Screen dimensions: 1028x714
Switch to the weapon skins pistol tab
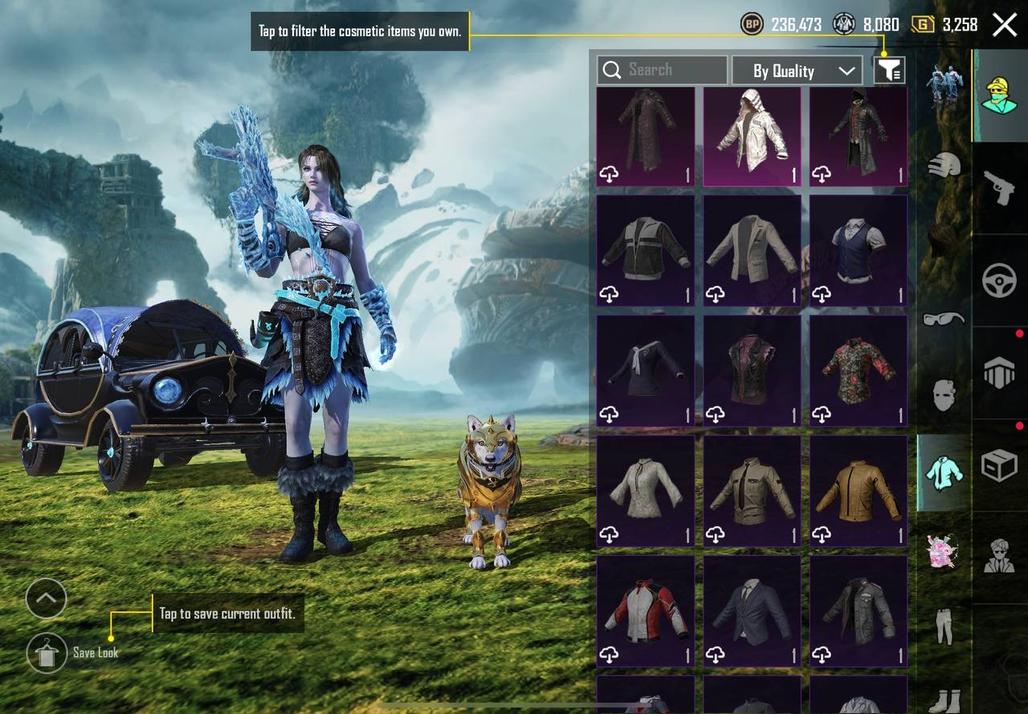(999, 187)
